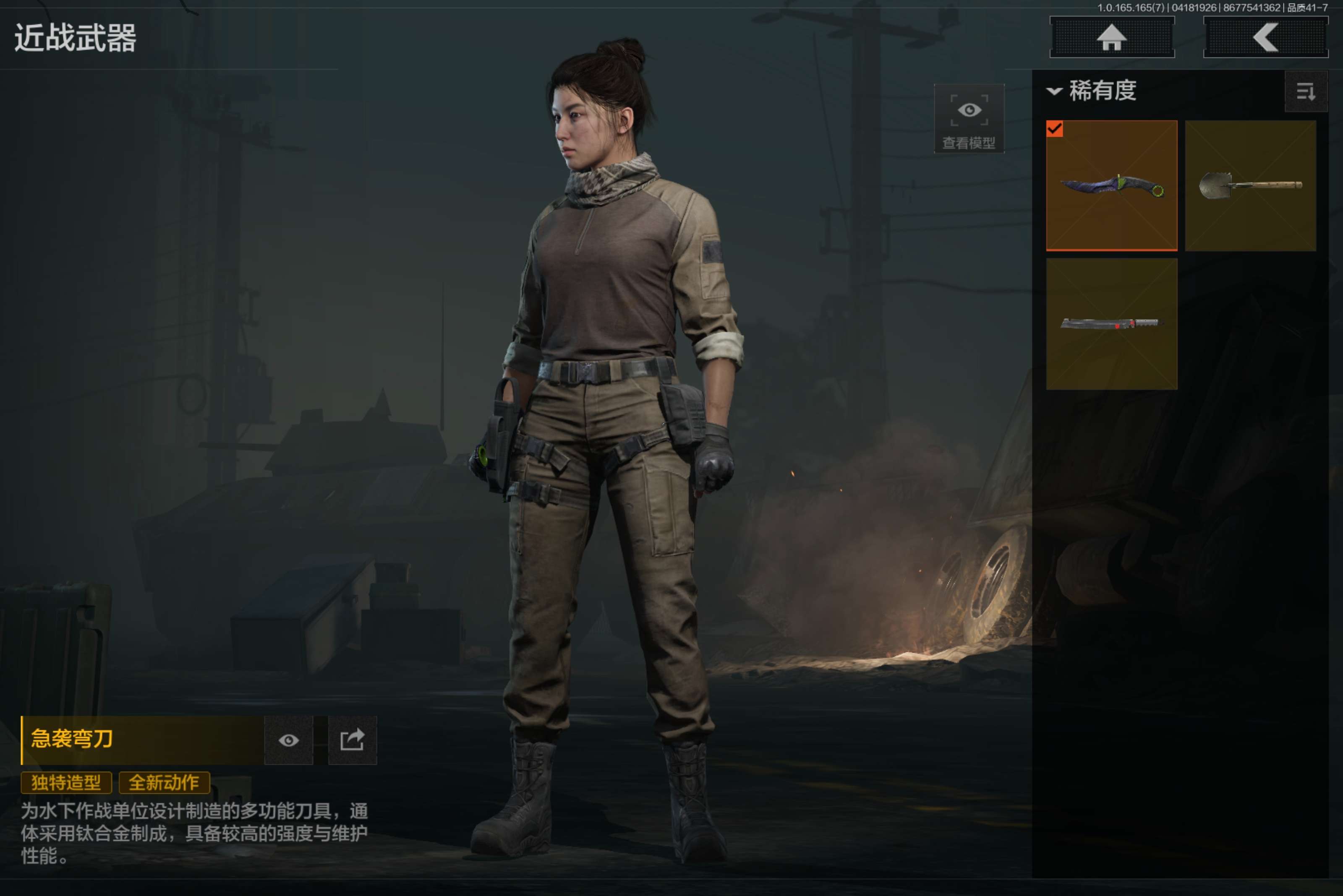Toggle the sort order icon
Viewport: 1343px width, 896px height.
(x=1305, y=91)
